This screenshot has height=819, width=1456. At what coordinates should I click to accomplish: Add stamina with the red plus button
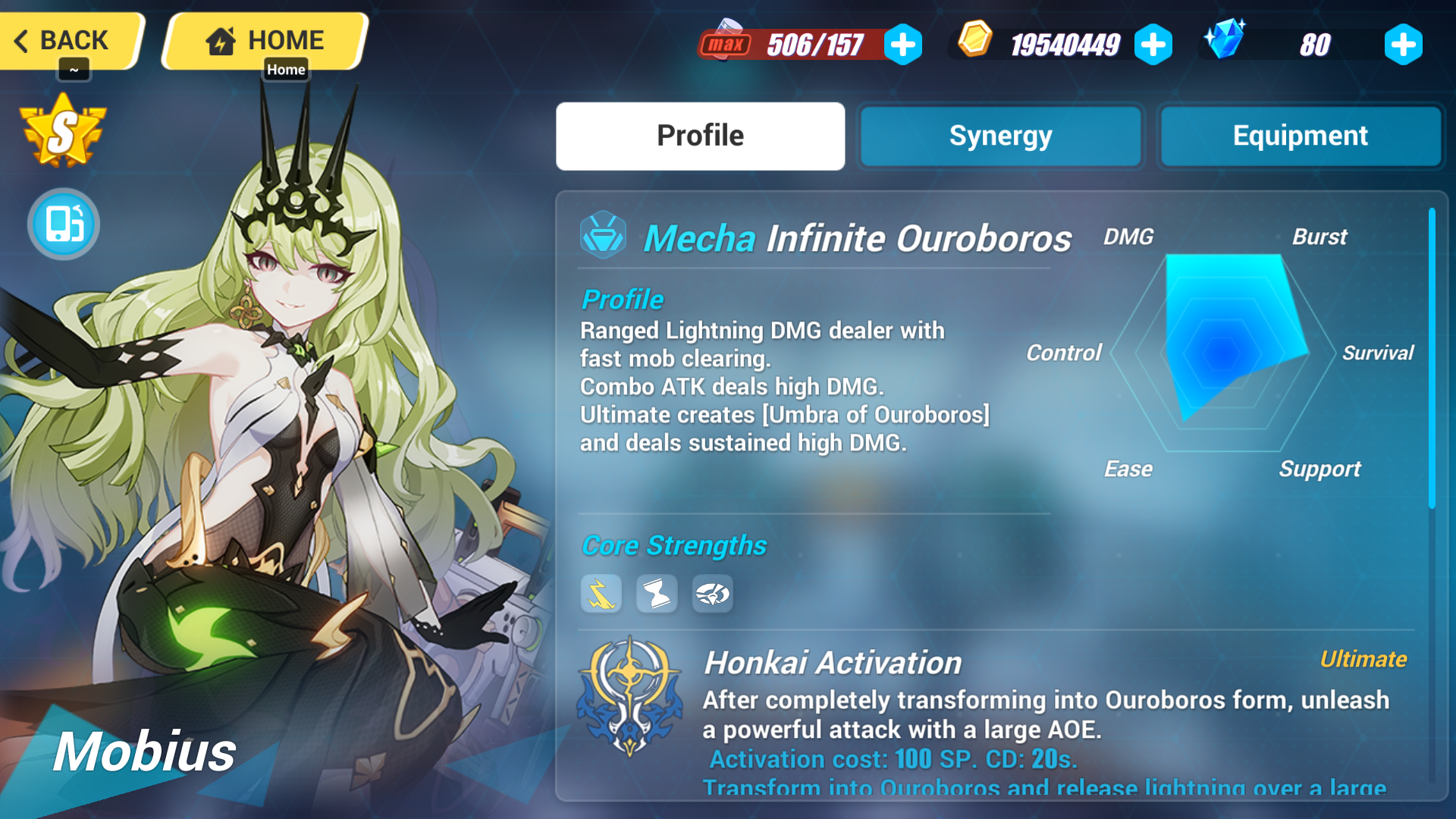pyautogui.click(x=902, y=45)
